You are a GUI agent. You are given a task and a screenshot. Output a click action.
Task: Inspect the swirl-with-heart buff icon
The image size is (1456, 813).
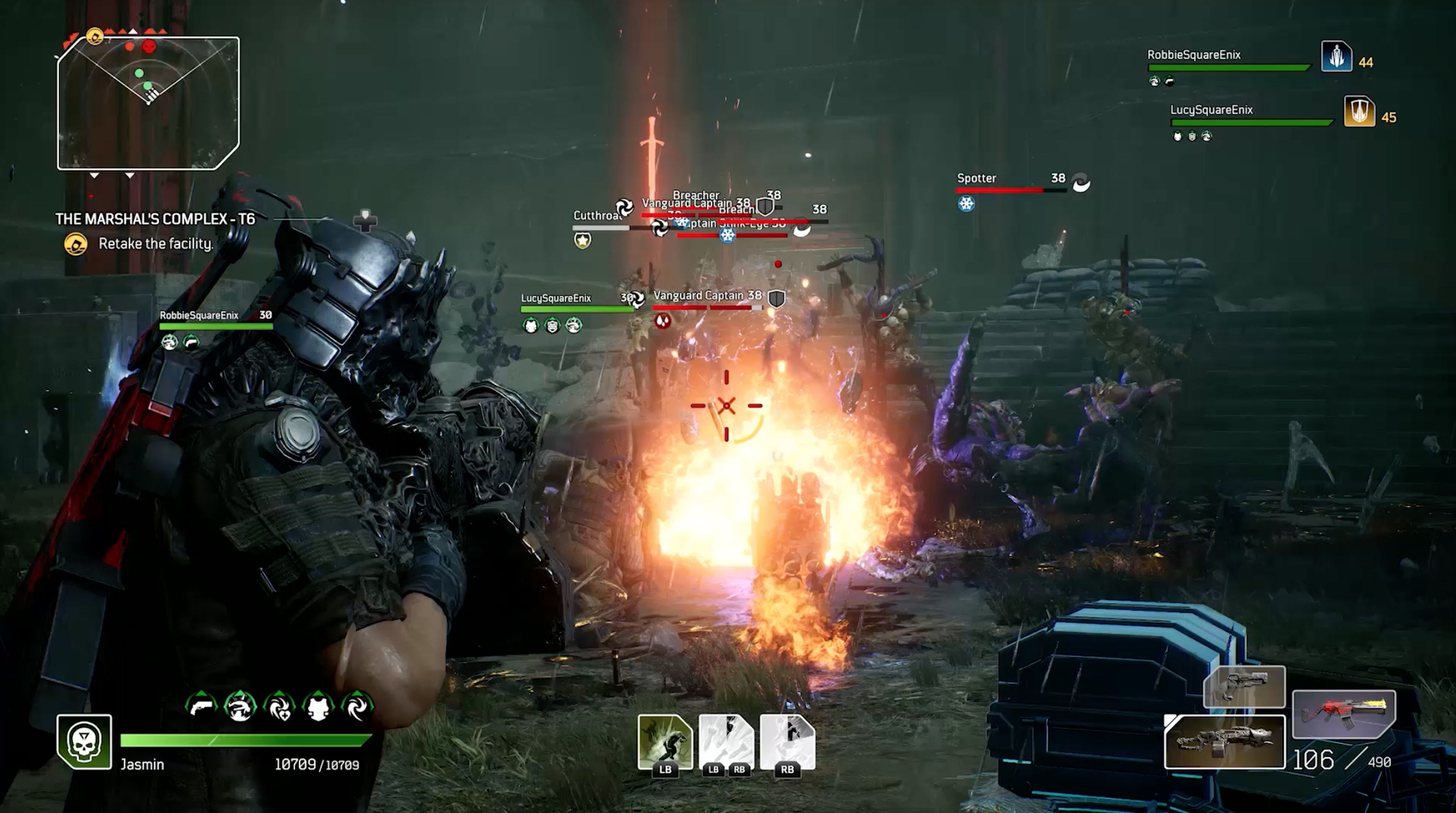point(279,707)
